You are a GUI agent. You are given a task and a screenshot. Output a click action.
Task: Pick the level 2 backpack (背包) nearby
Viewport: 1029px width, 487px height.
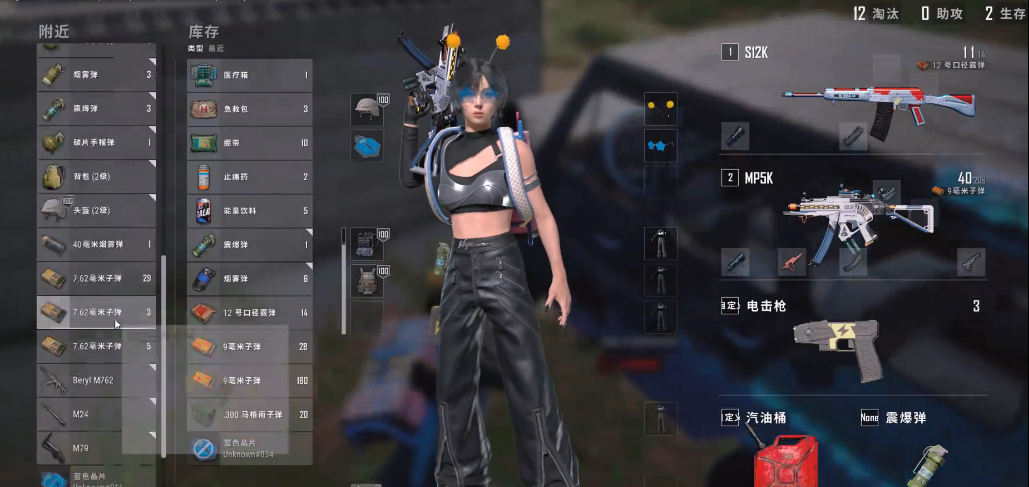pos(96,176)
